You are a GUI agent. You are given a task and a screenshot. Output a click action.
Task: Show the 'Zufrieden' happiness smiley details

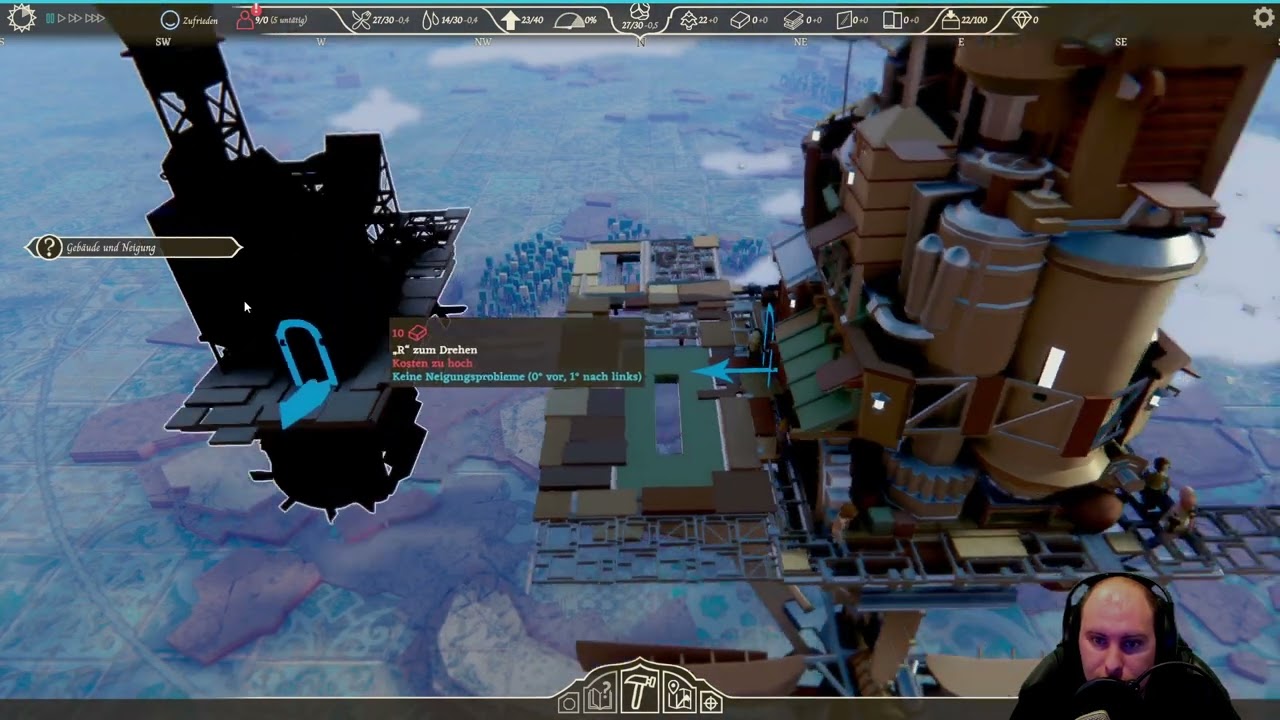(x=170, y=20)
